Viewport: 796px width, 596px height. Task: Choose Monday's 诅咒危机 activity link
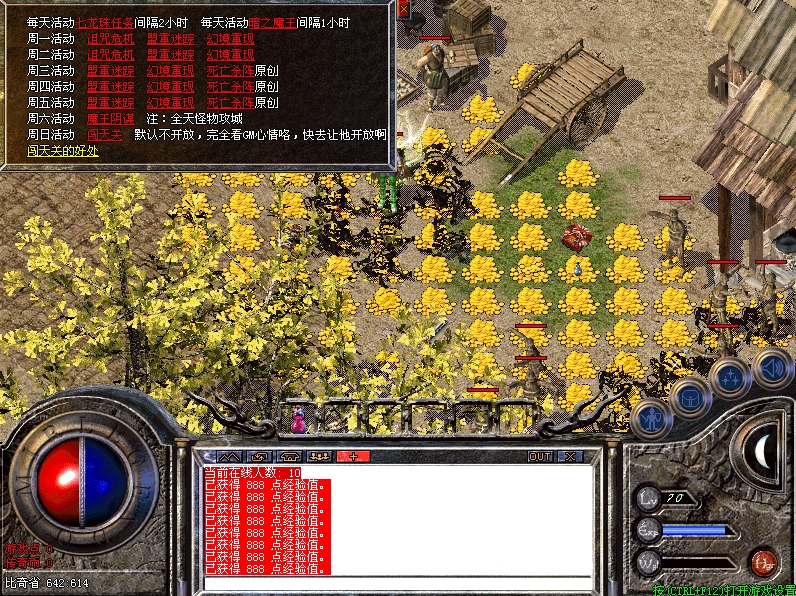coord(109,38)
